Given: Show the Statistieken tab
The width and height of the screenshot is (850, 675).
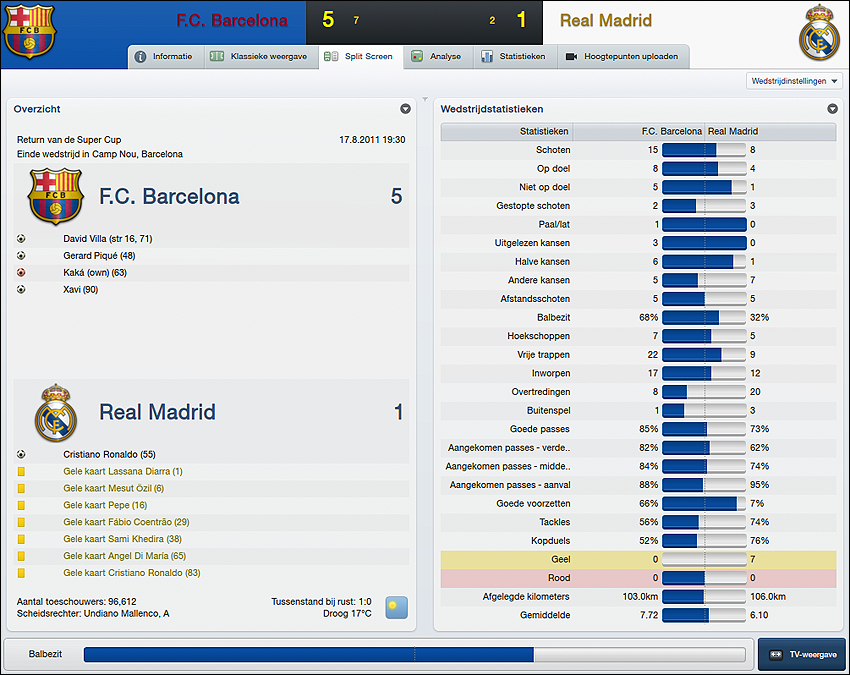Looking at the screenshot, I should point(514,57).
